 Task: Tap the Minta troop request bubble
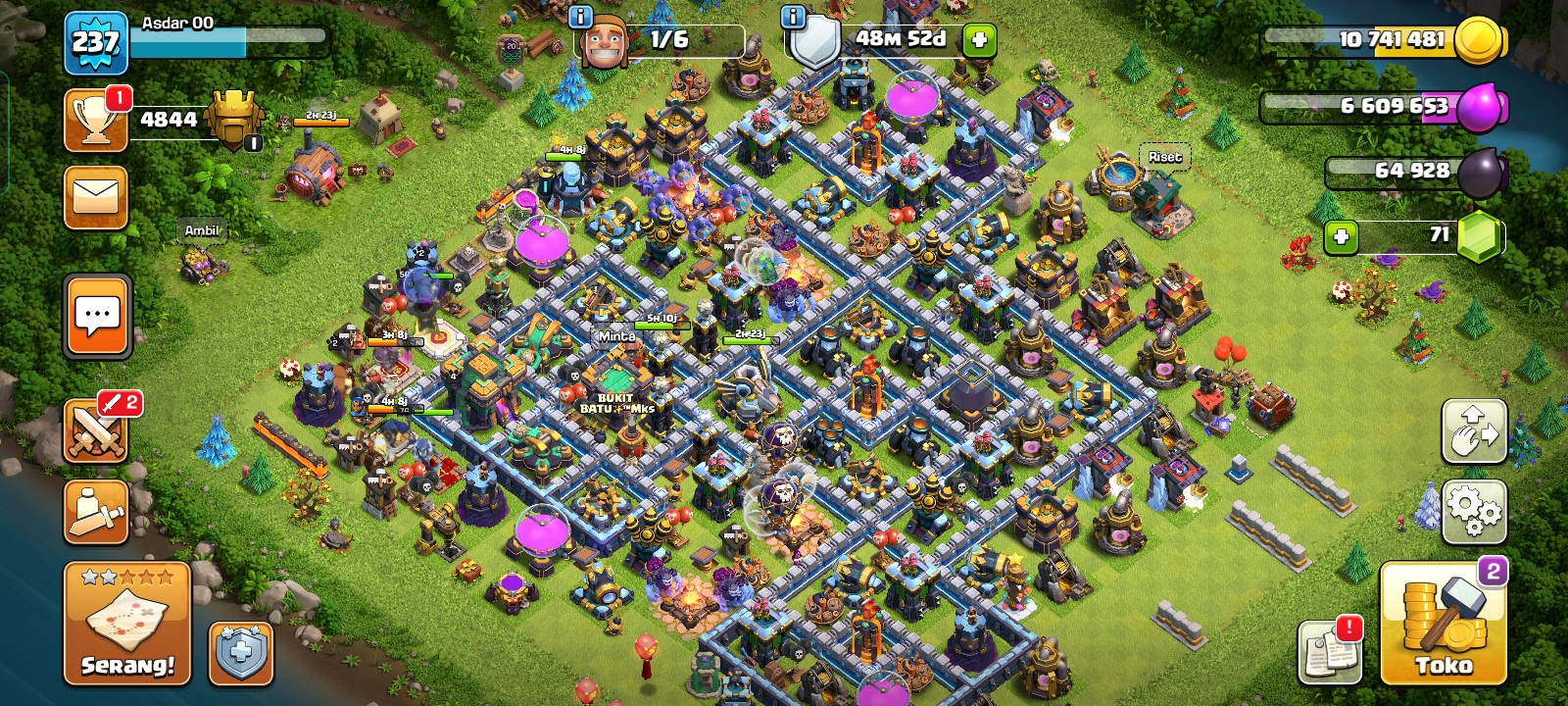tap(616, 336)
